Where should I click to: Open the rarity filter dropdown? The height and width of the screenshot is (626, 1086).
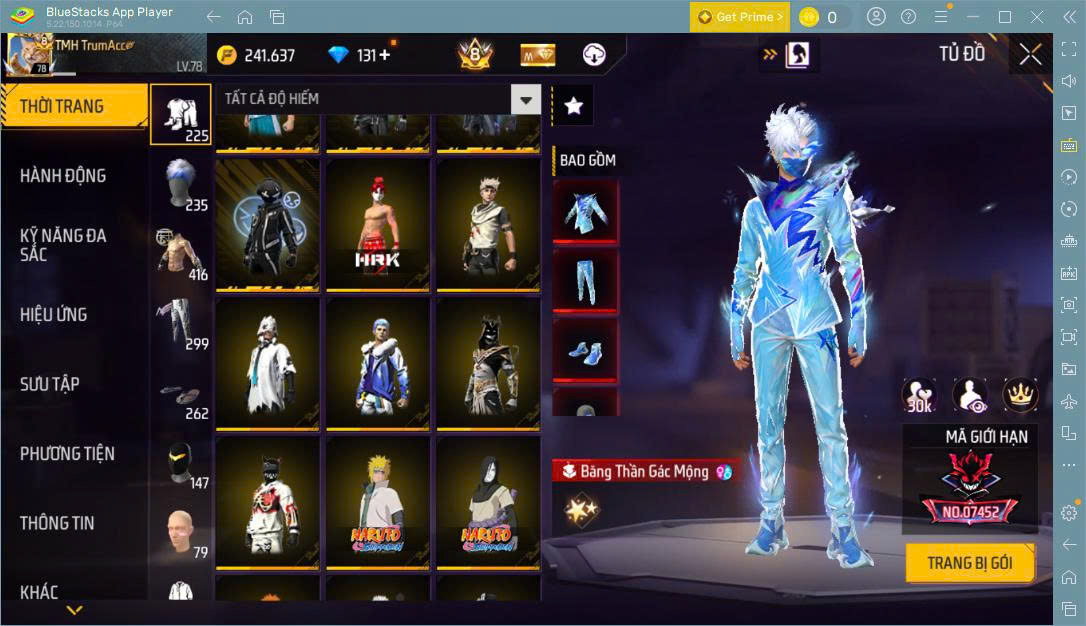pyautogui.click(x=525, y=99)
